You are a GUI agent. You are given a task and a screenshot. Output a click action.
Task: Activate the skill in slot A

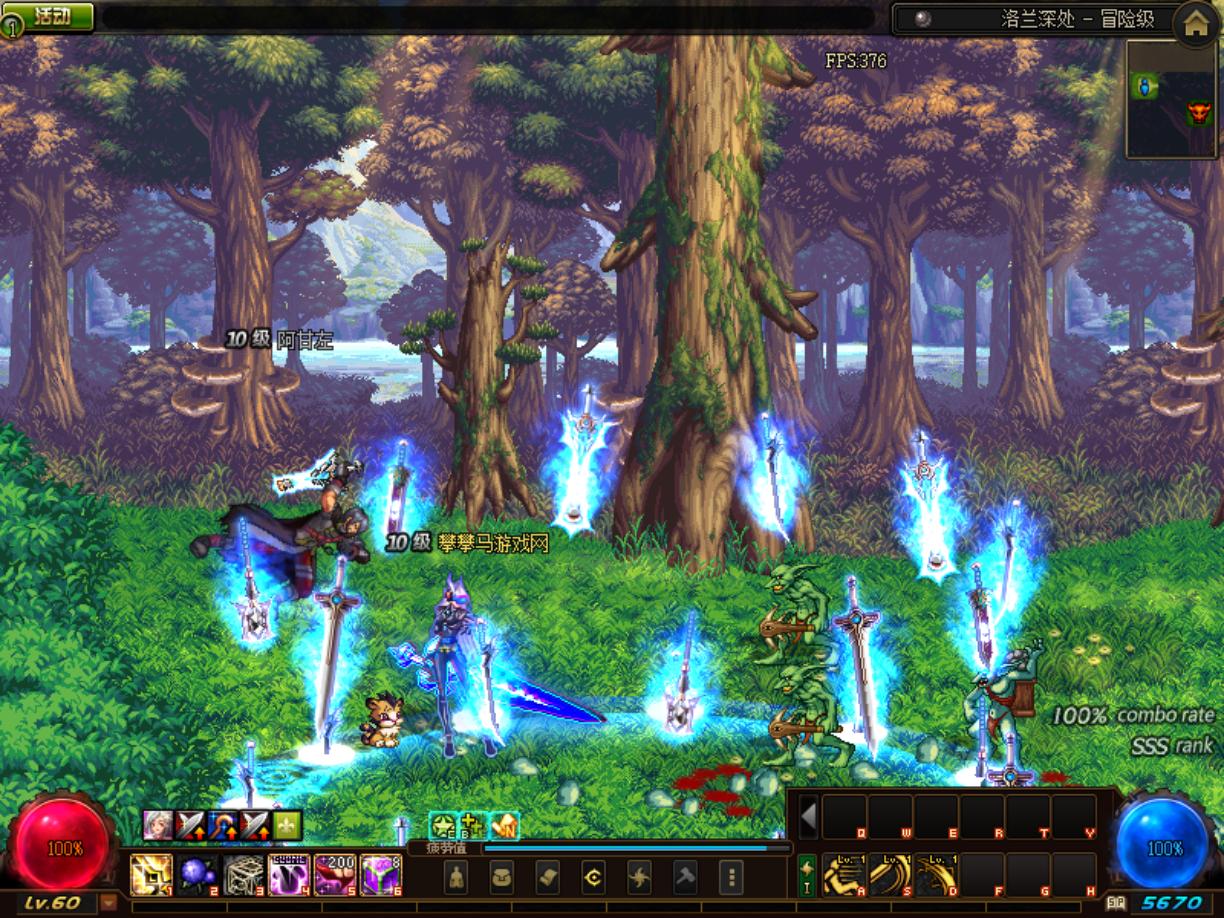844,875
